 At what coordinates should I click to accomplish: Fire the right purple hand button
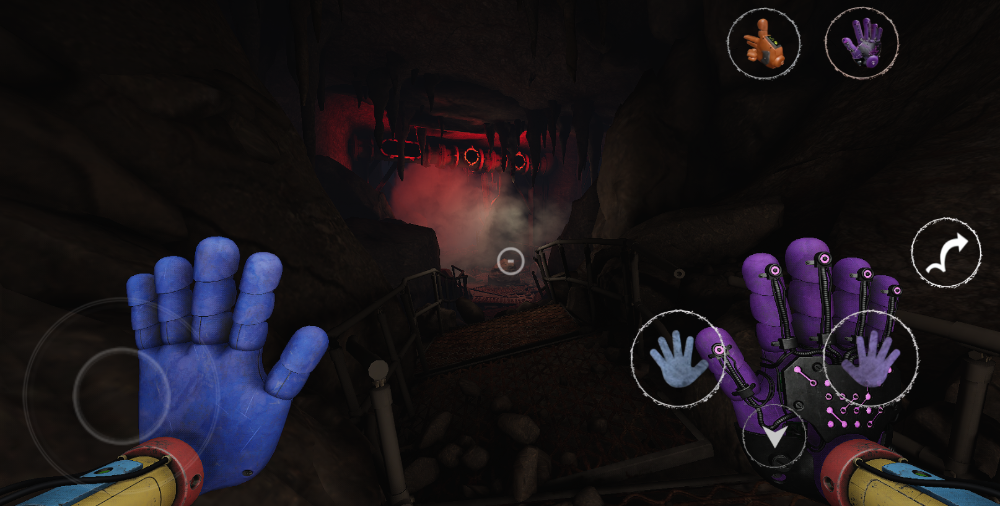pyautogui.click(x=869, y=358)
